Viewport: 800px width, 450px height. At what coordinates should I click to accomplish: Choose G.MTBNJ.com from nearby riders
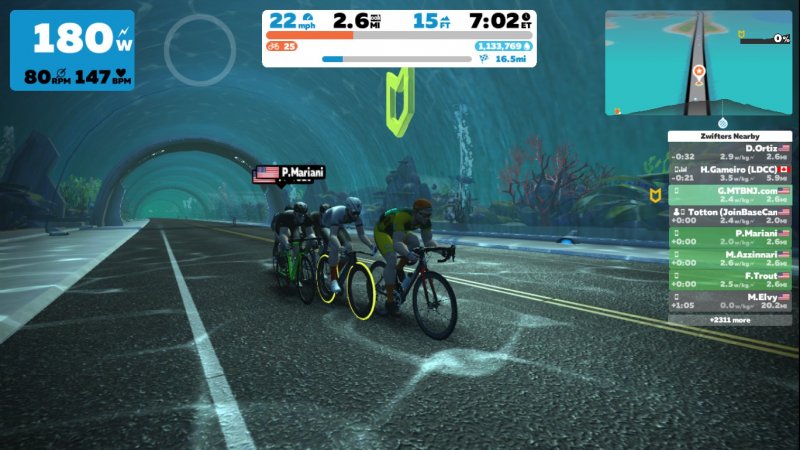point(729,195)
